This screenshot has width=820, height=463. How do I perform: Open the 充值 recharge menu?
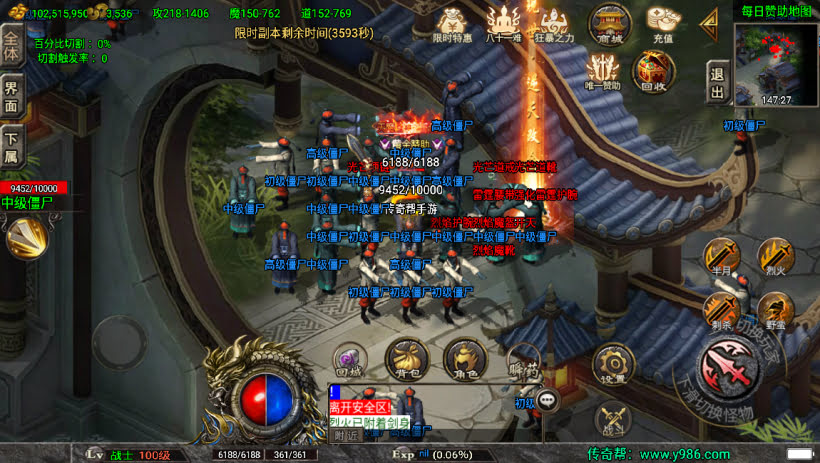point(663,22)
